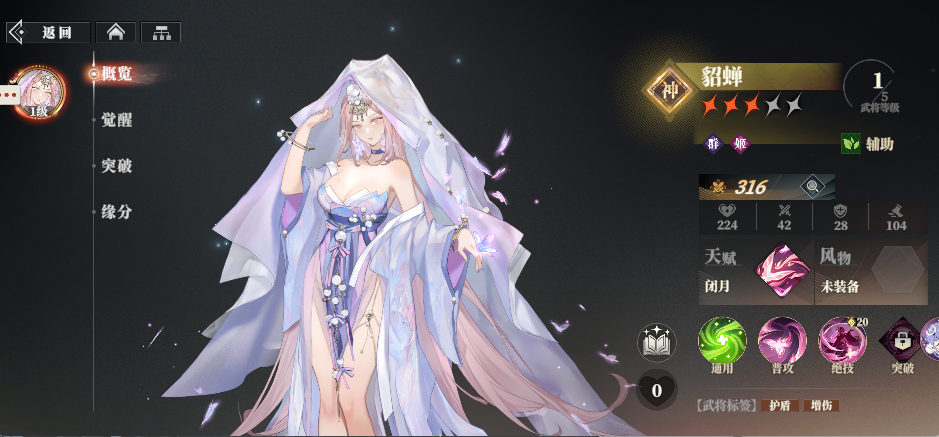Click the heart icon showing 0
This screenshot has width=939, height=437.
click(657, 390)
